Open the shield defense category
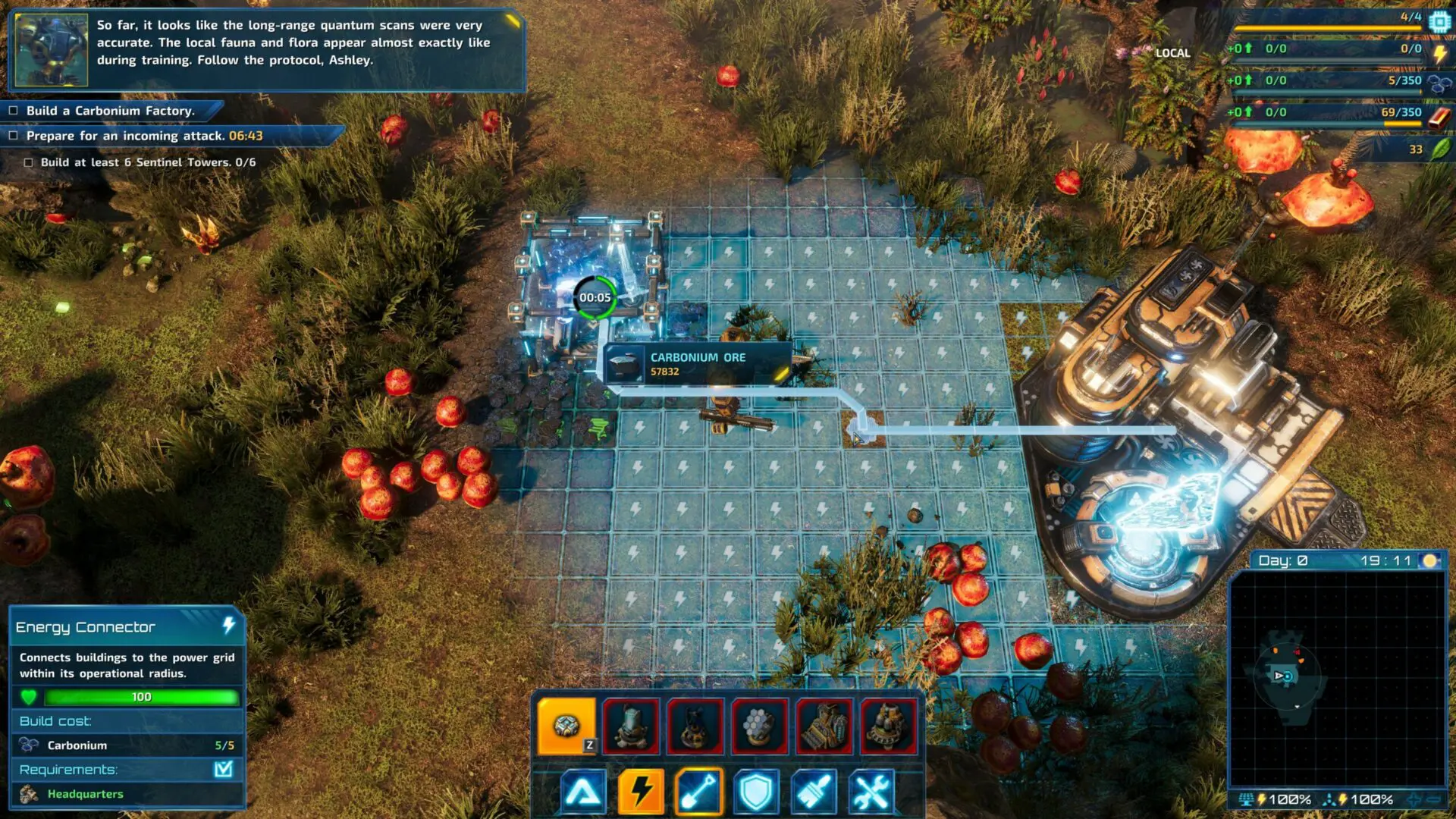This screenshot has width=1456, height=819. click(756, 792)
